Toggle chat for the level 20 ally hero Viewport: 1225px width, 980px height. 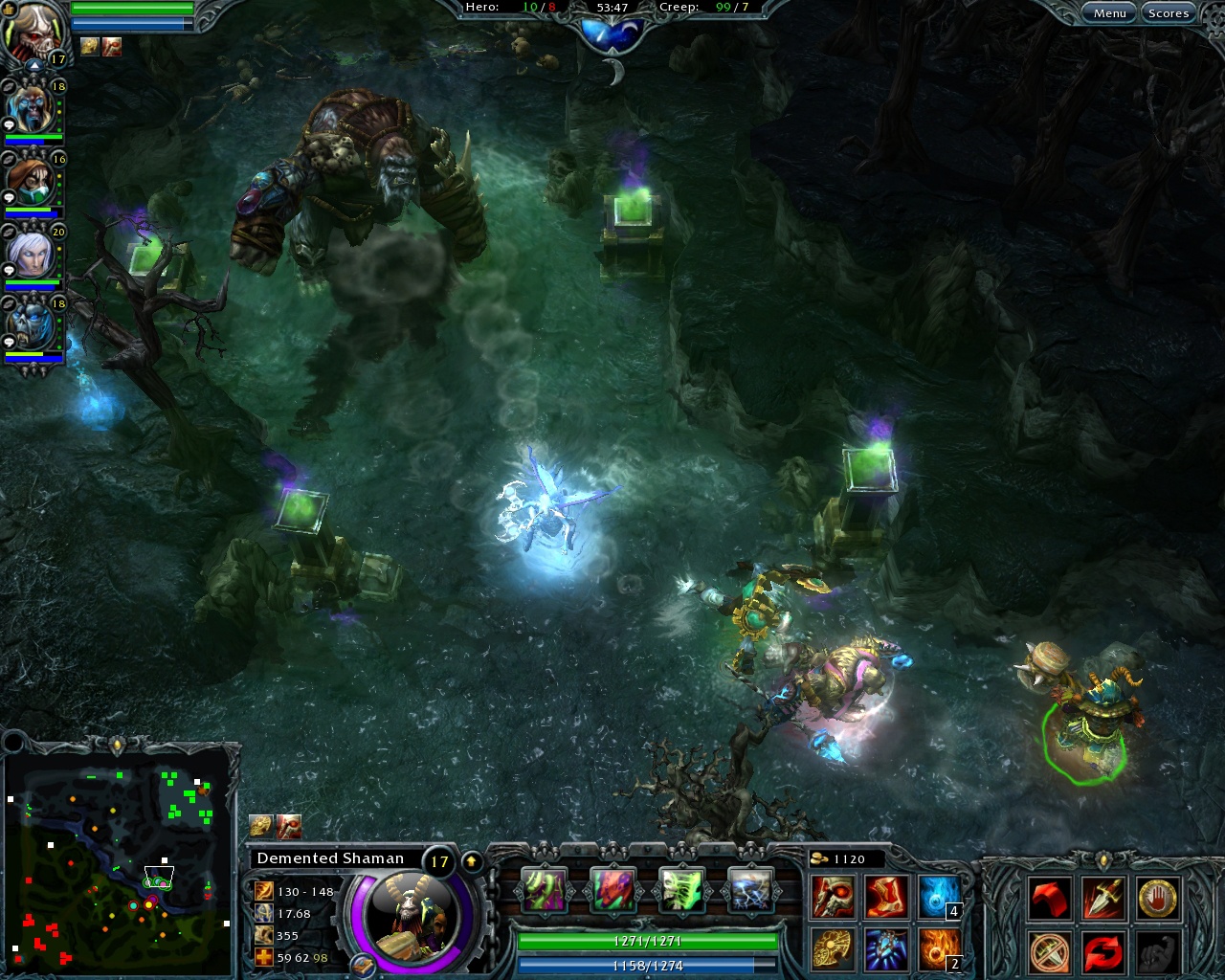pyautogui.click(x=9, y=269)
